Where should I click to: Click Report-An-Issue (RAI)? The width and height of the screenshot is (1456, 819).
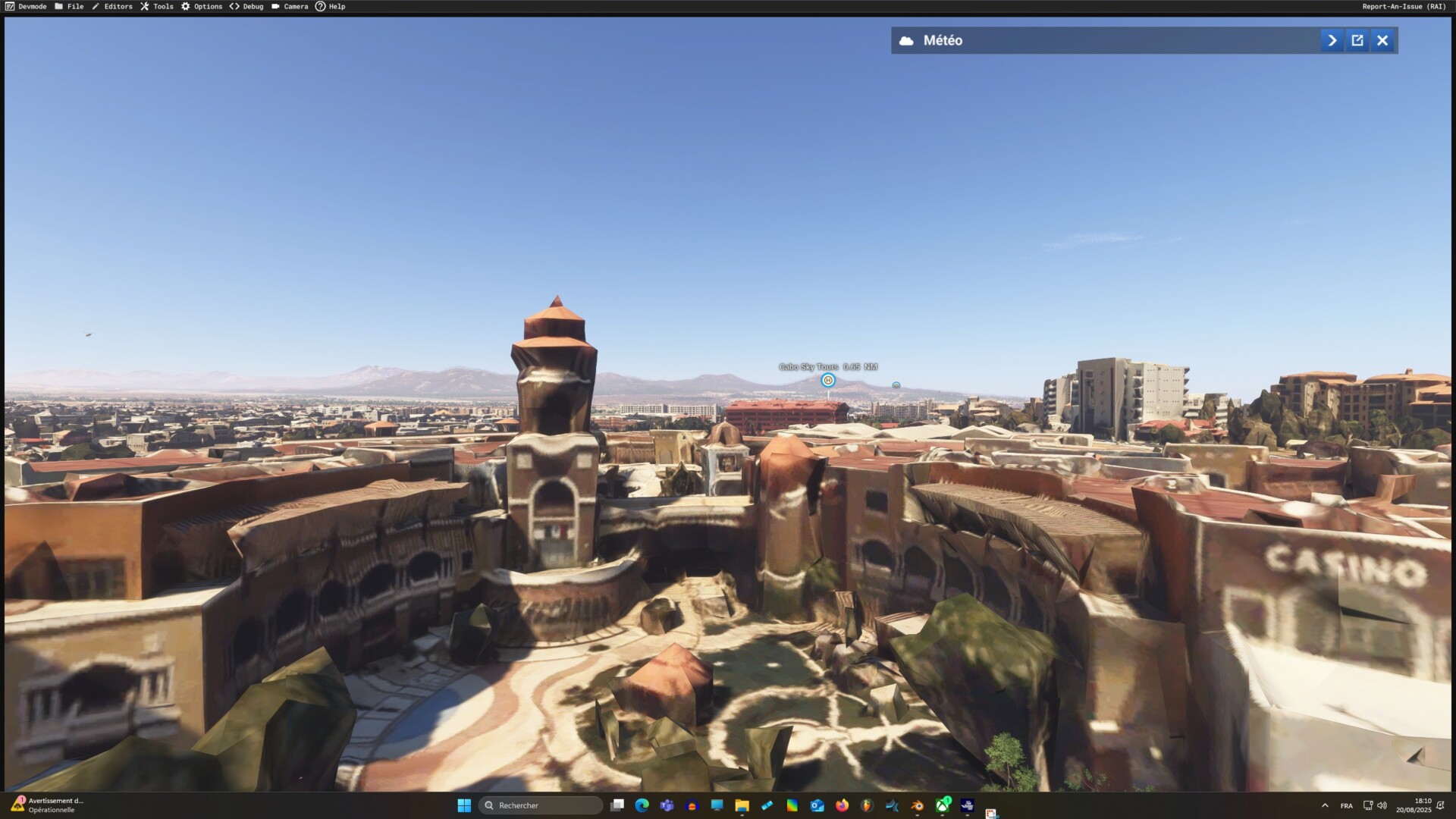1404,6
